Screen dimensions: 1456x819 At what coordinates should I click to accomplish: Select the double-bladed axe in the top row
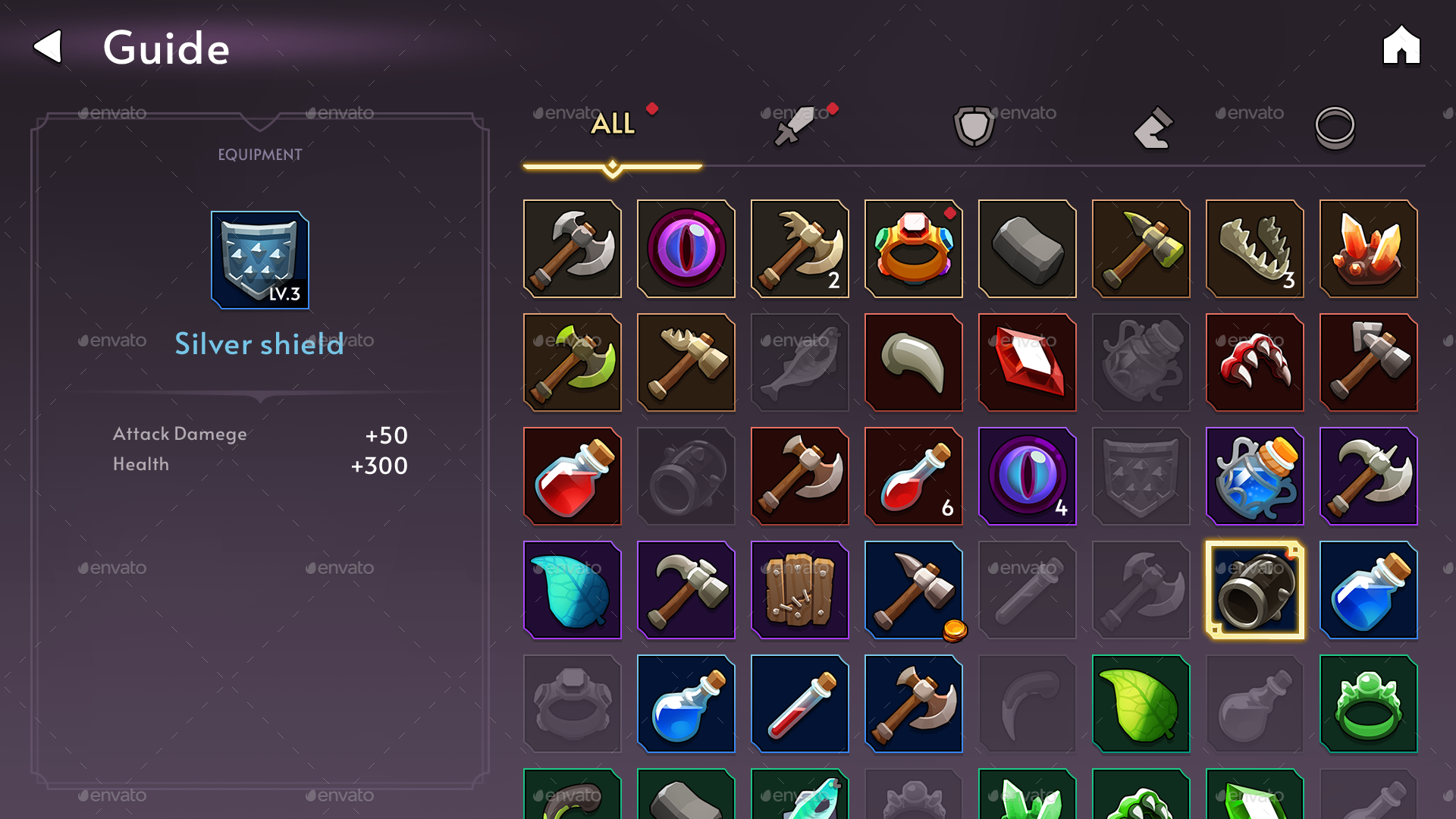coord(573,249)
